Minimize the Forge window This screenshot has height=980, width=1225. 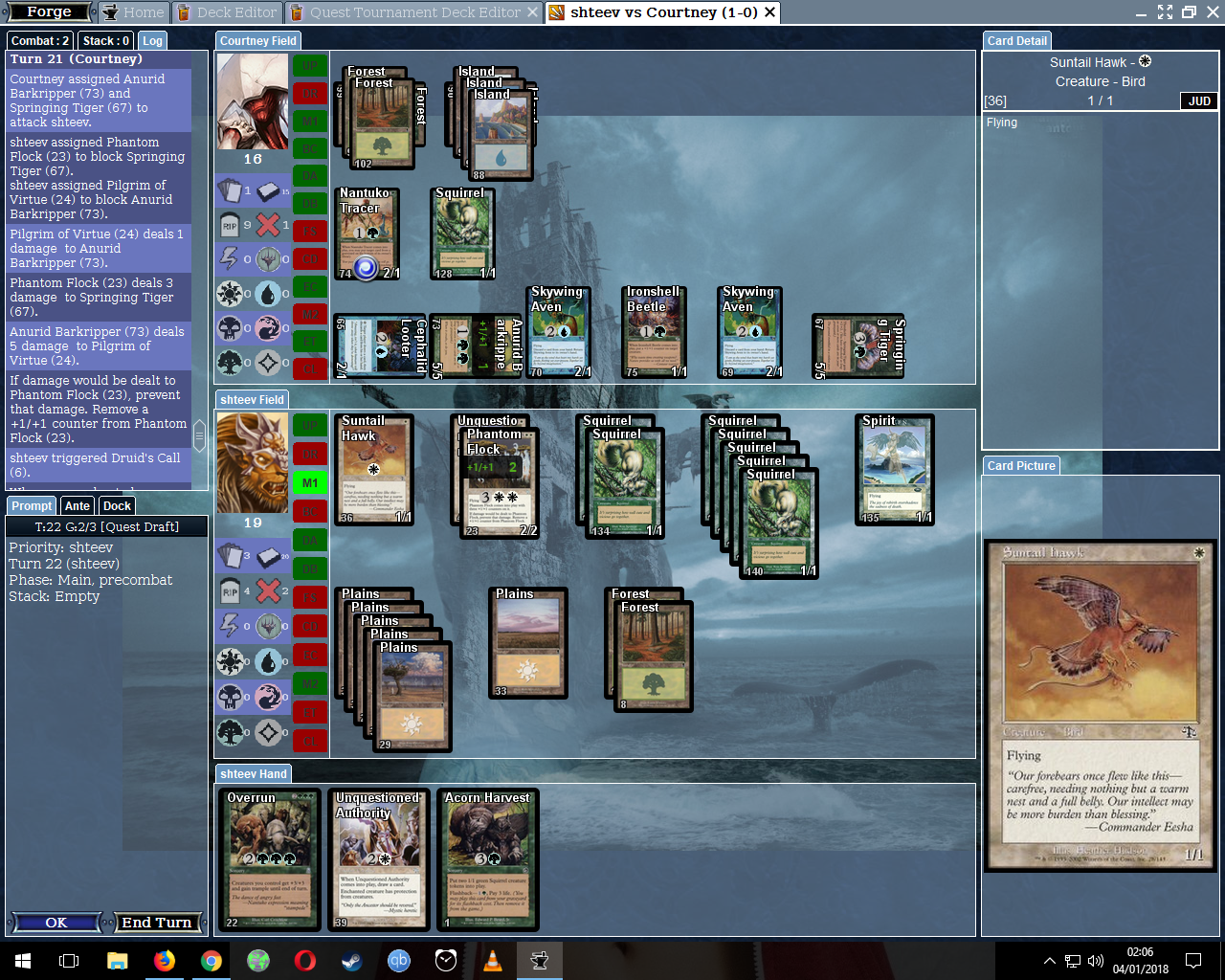(1141, 12)
